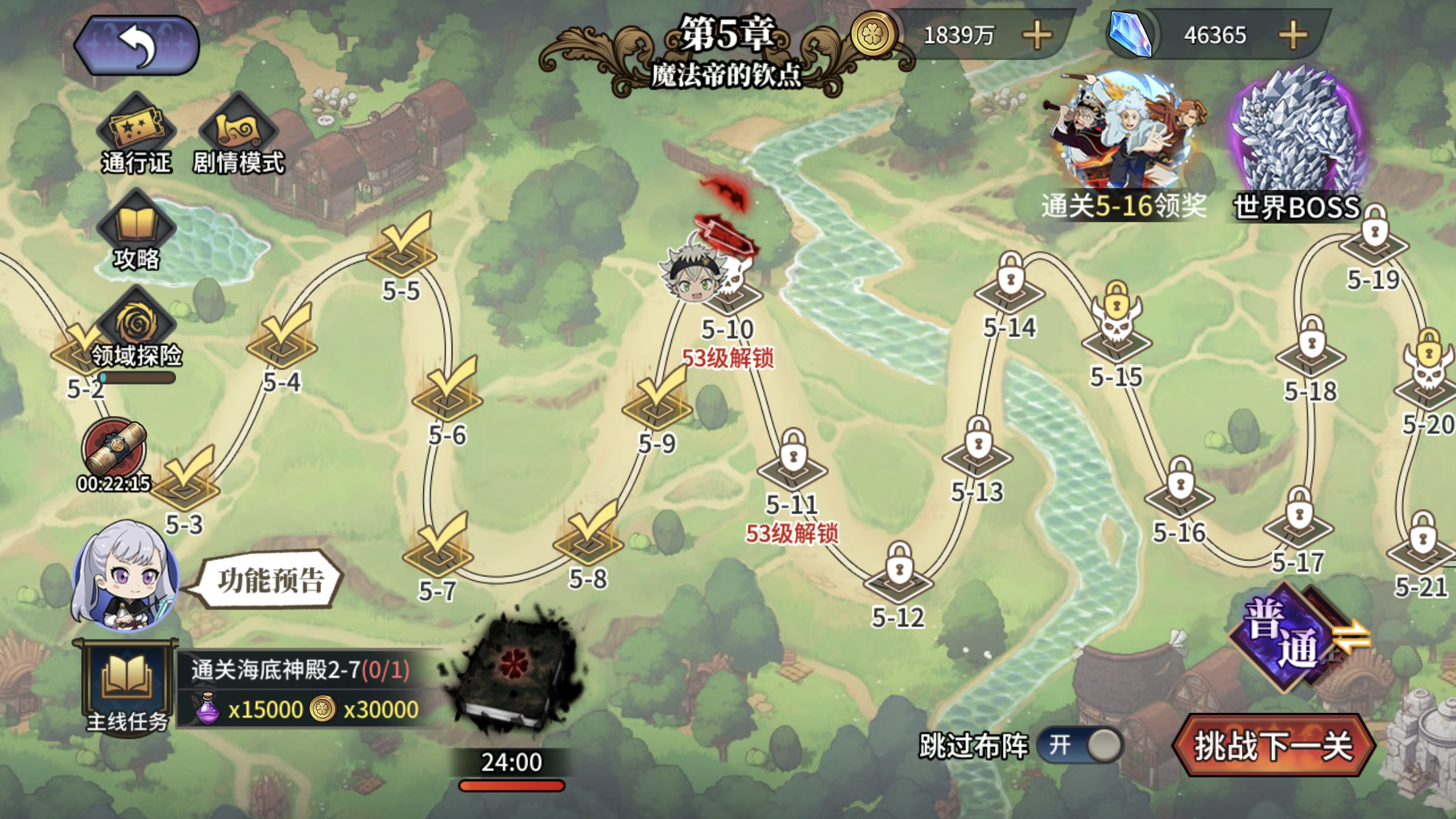Add more gold coins with the plus button

pos(1037,35)
